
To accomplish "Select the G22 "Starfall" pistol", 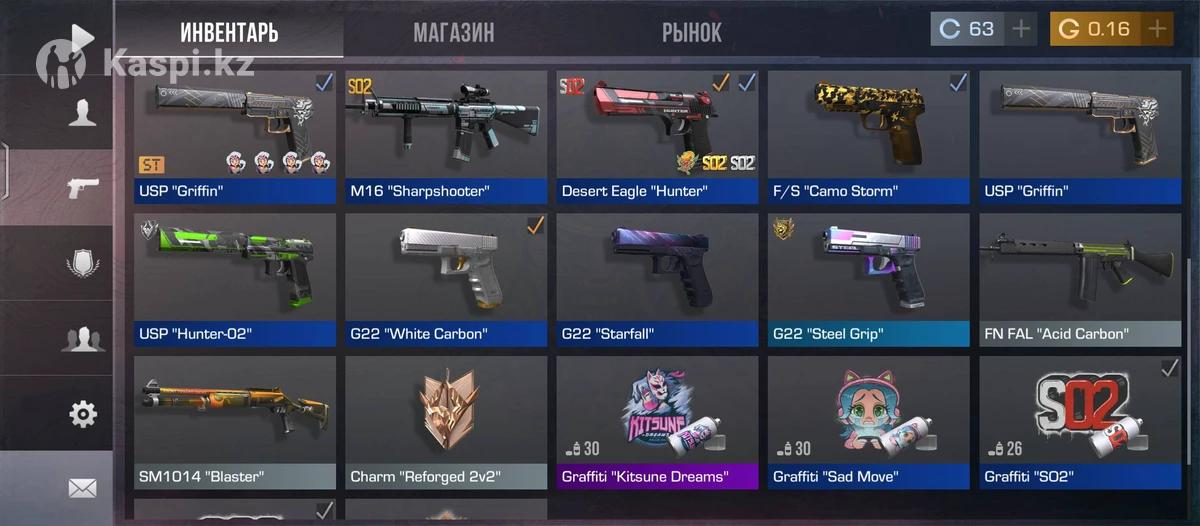I will [x=657, y=279].
